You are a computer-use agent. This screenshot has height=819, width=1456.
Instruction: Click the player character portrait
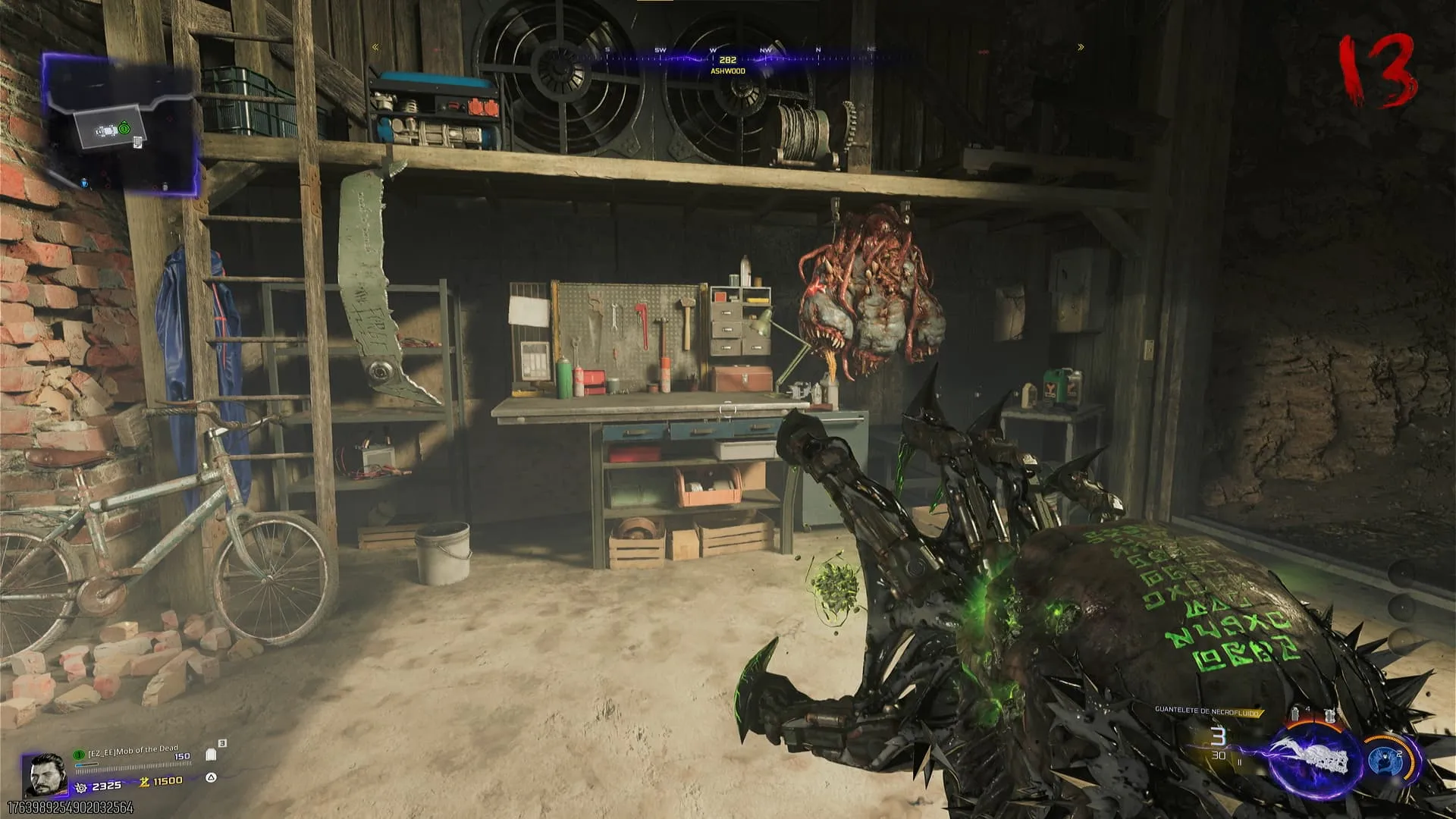[x=47, y=773]
